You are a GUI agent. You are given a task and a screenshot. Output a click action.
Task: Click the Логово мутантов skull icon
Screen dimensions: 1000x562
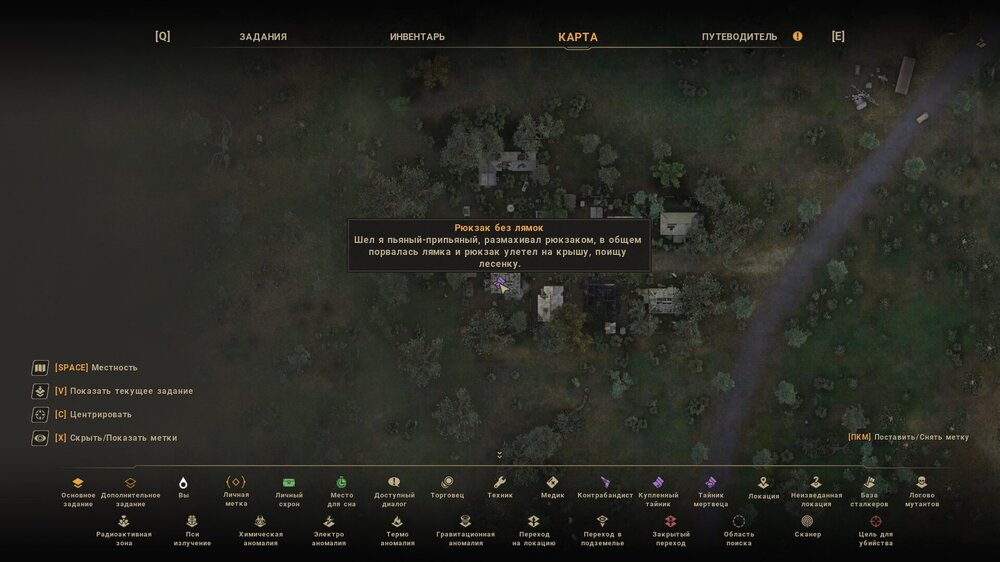tap(922, 482)
